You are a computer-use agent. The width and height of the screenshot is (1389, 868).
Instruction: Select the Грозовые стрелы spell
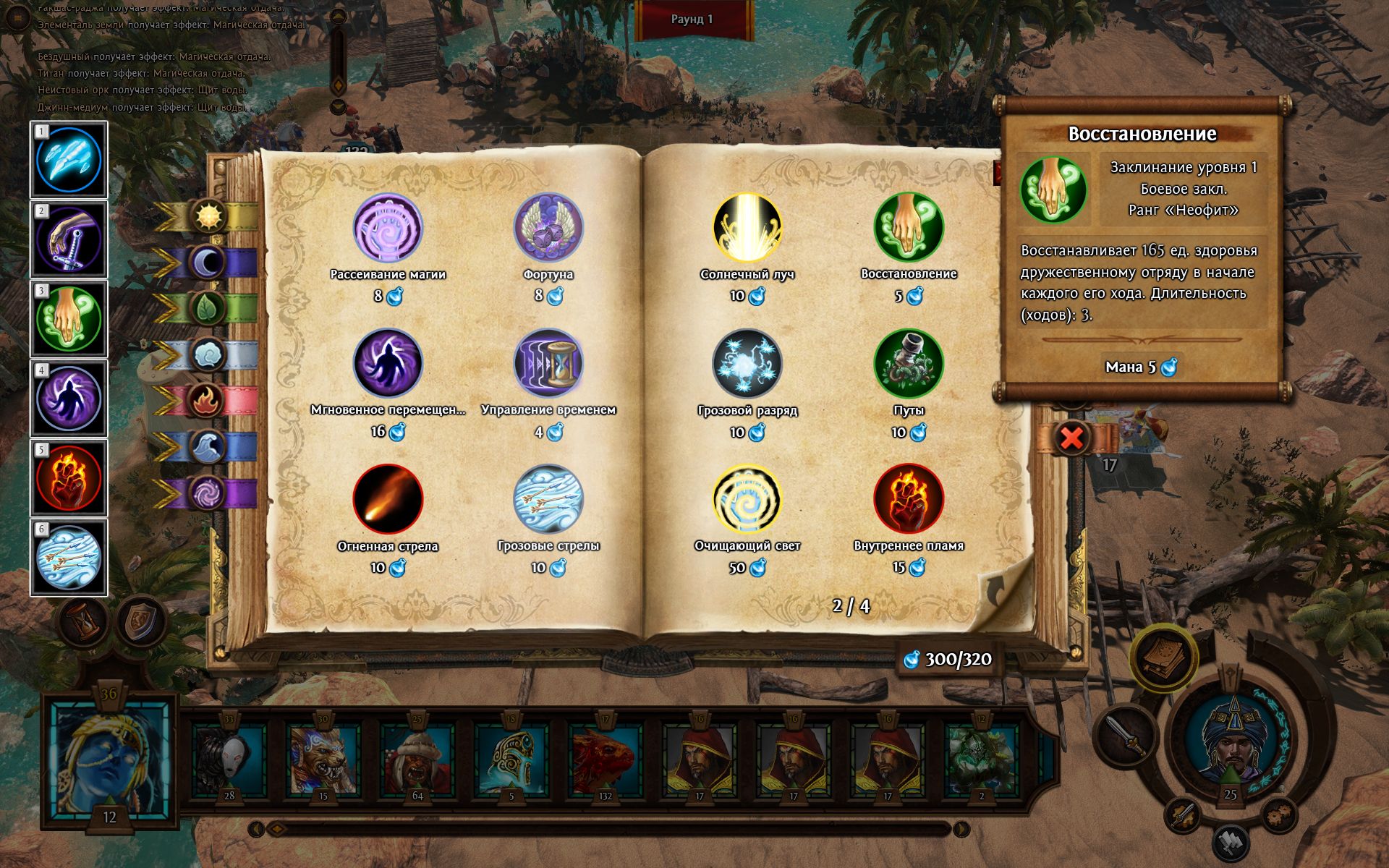pos(548,499)
